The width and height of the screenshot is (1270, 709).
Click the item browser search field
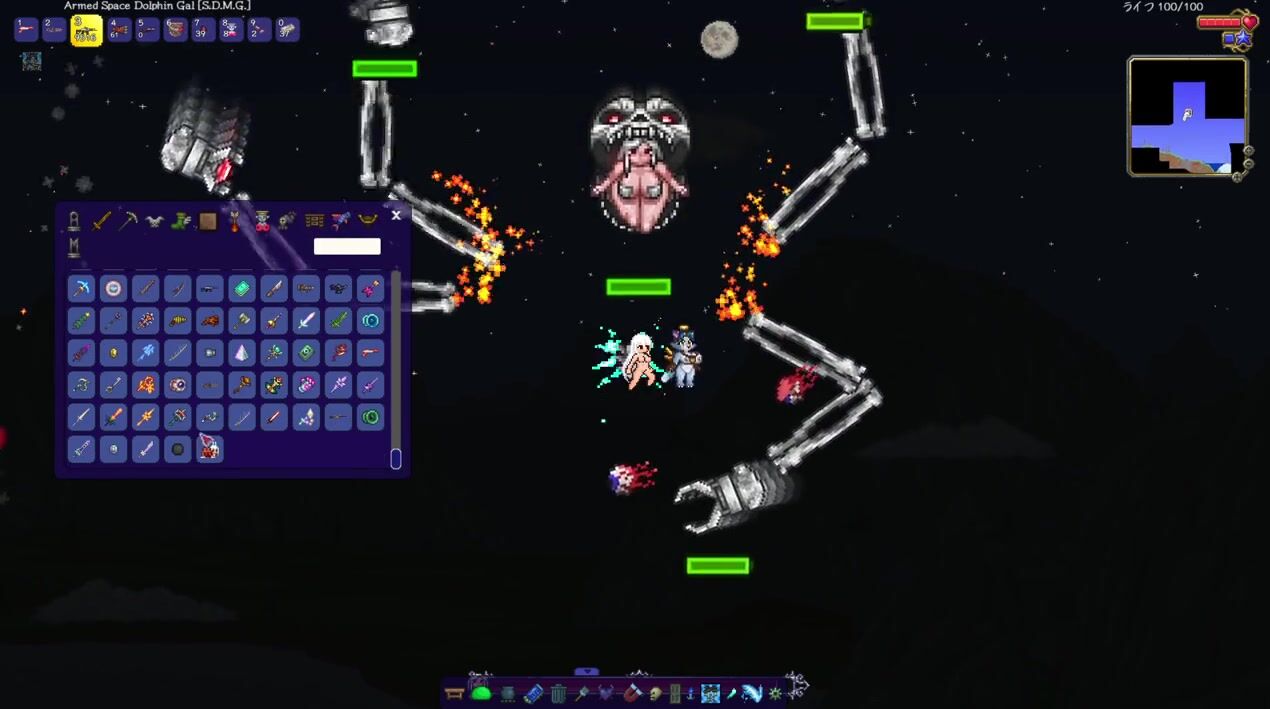coord(347,246)
